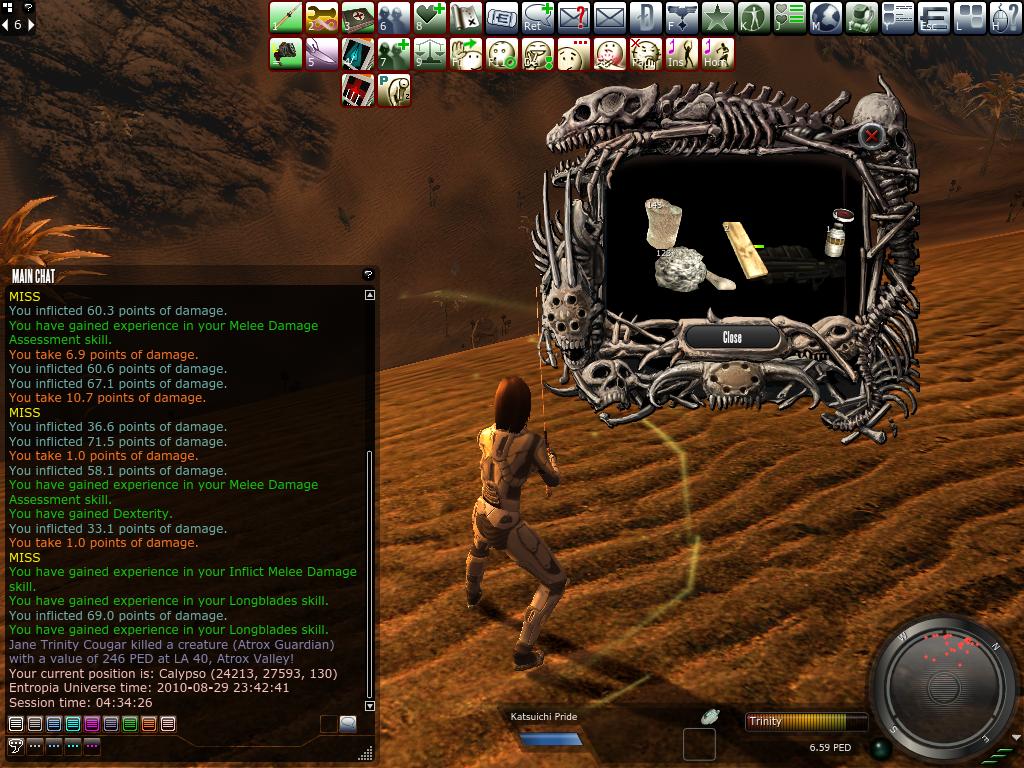Click the chat scroll-up arrow
The width and height of the screenshot is (1024, 768).
370,295
